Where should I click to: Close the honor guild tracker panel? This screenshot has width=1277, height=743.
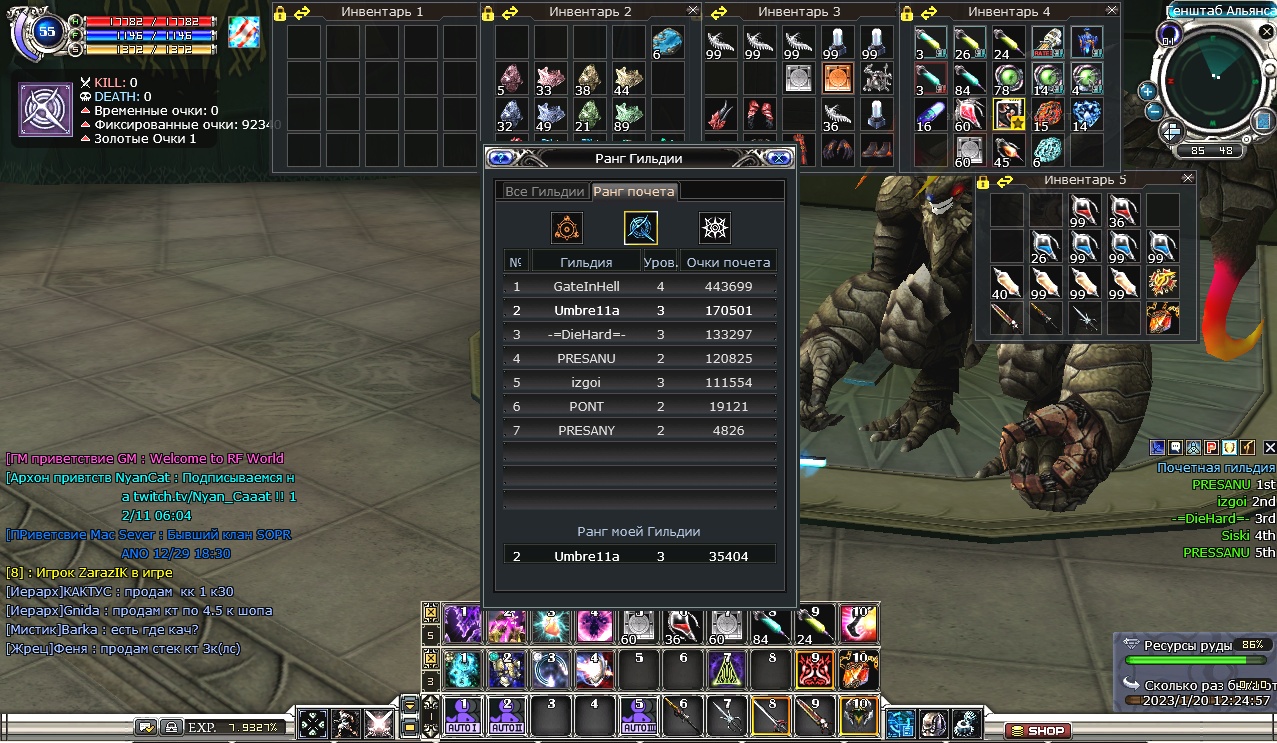1270,447
